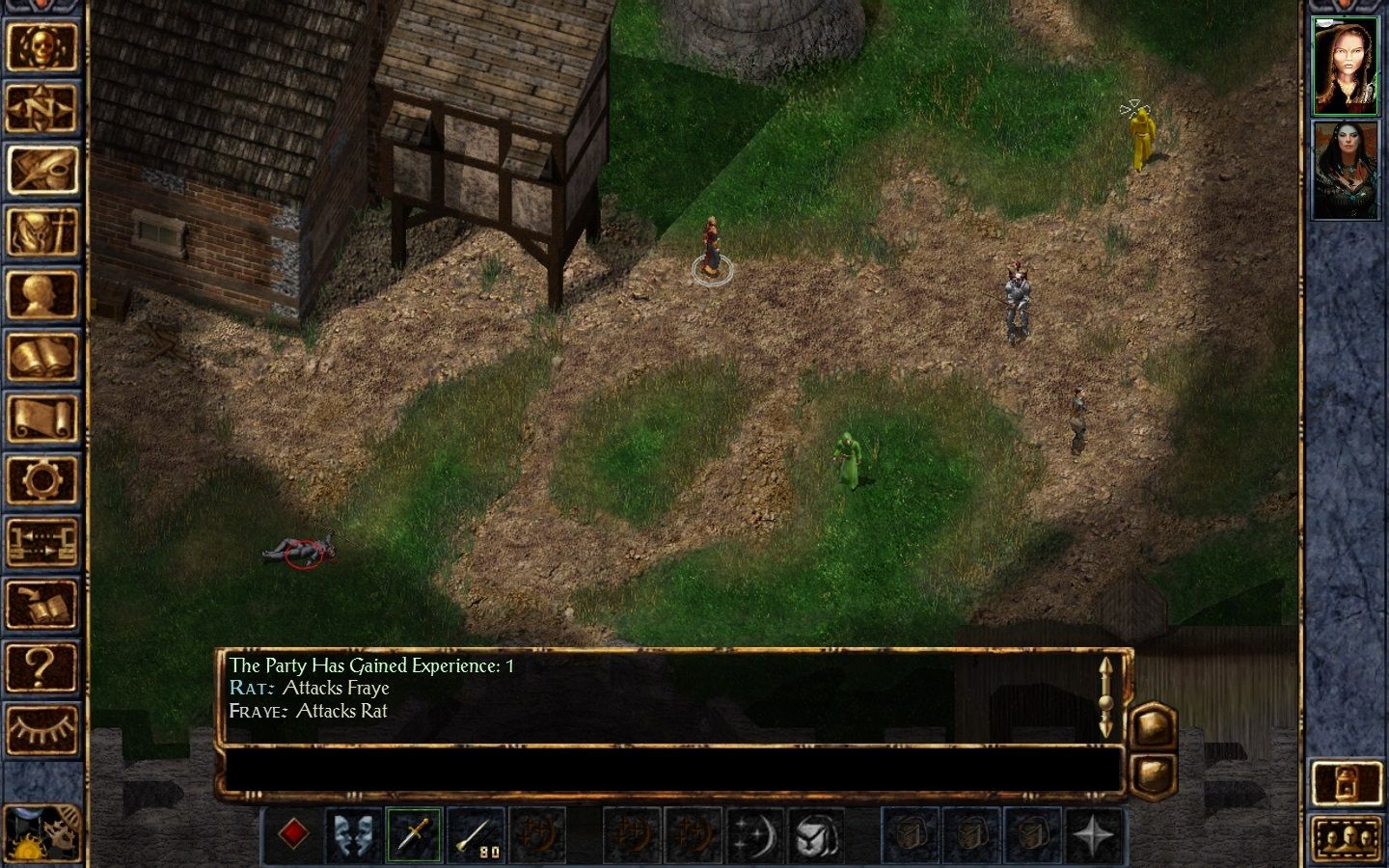The height and width of the screenshot is (868, 1389).
Task: Open the area map with the compass button
Action: [41, 108]
